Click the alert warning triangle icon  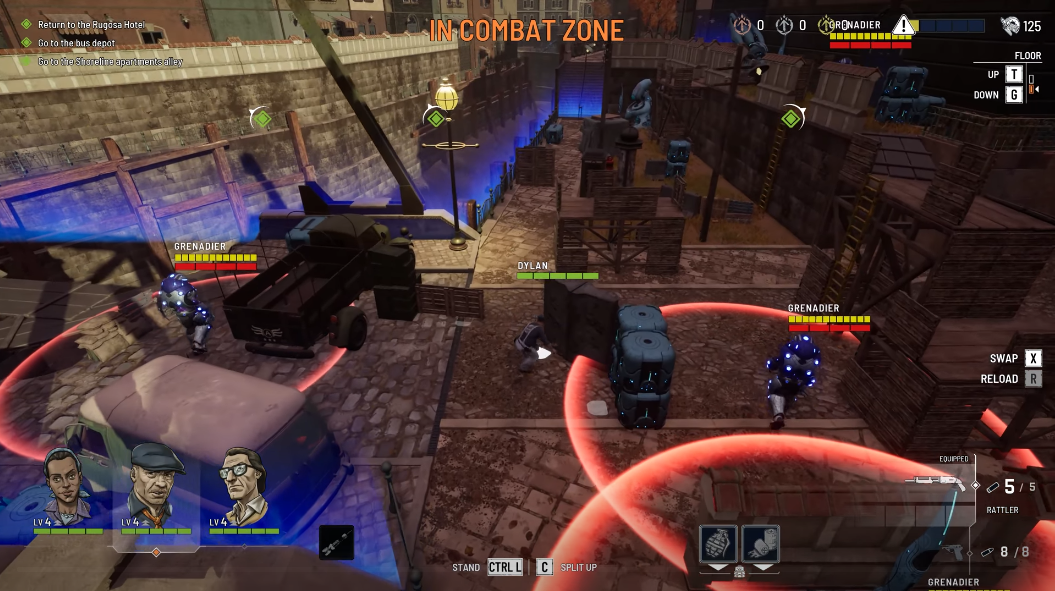tap(904, 24)
